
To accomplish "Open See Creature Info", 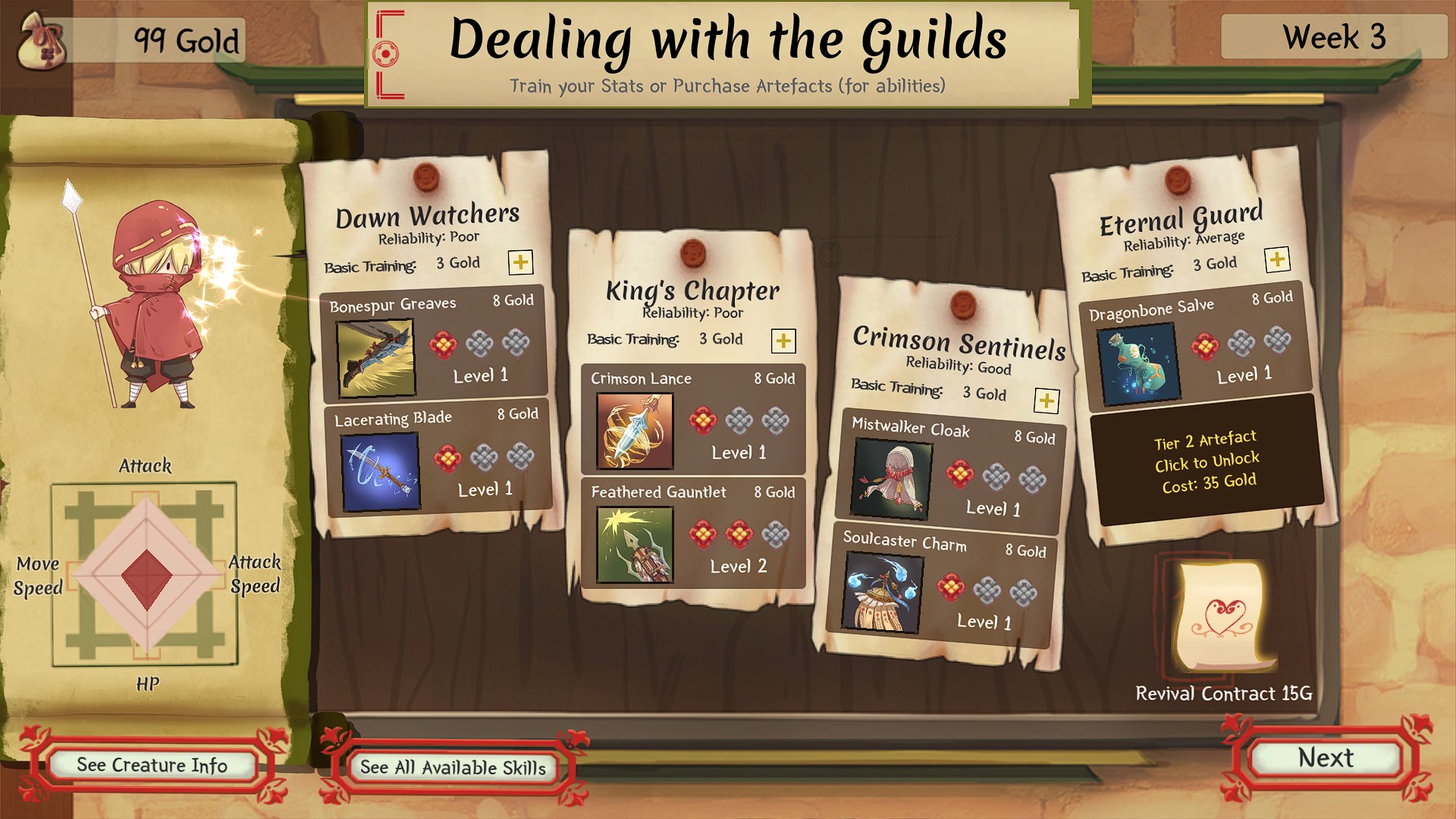I will click(x=152, y=765).
